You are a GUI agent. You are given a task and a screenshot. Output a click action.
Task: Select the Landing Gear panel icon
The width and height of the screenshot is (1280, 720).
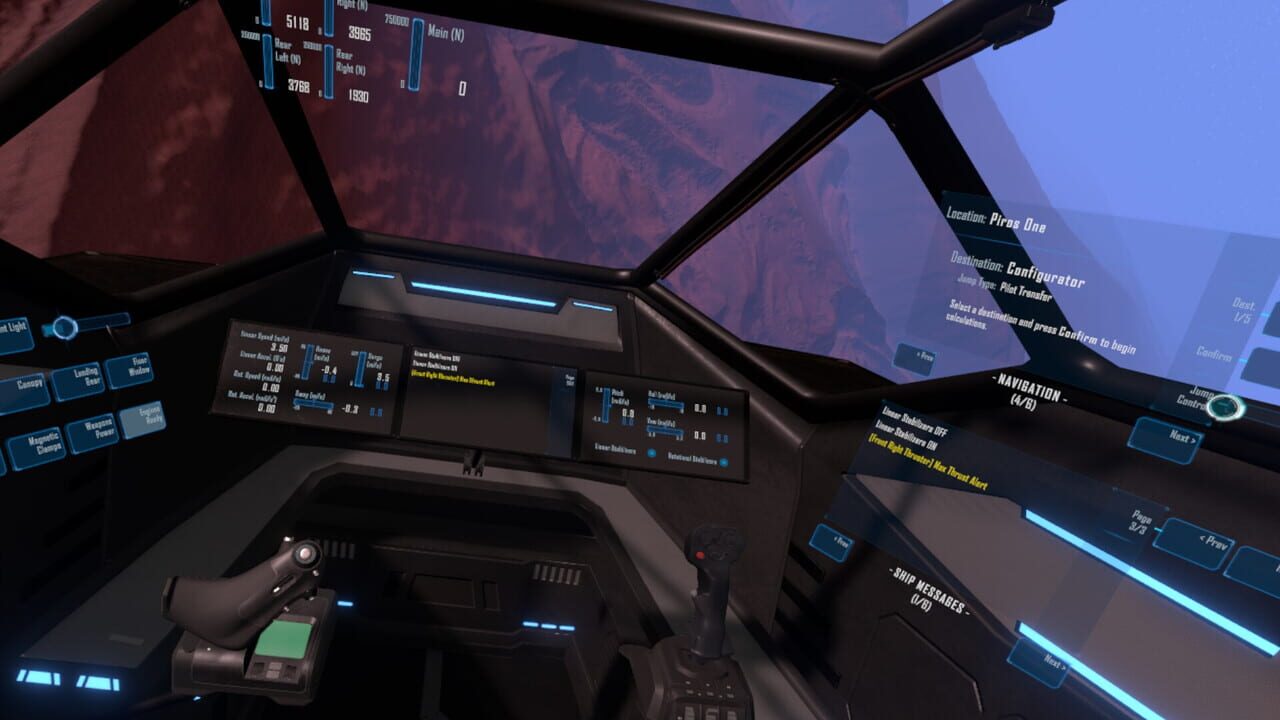pos(81,379)
